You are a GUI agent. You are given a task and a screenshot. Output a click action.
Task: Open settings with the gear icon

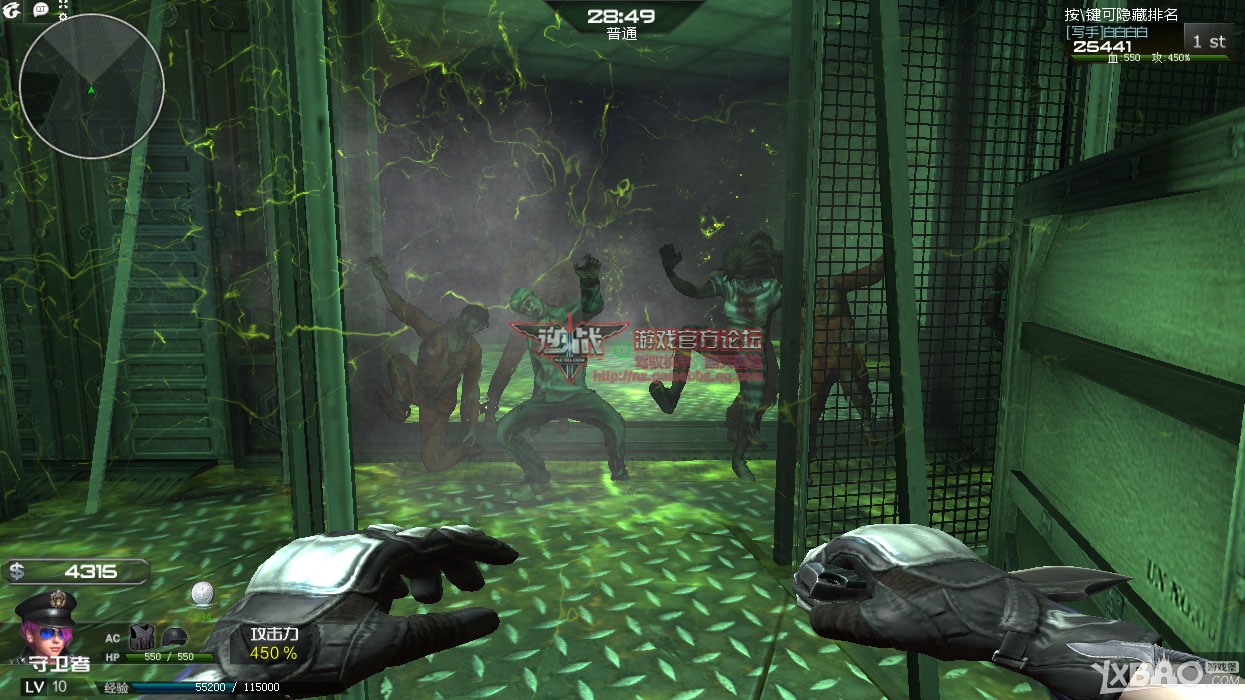(64, 17)
